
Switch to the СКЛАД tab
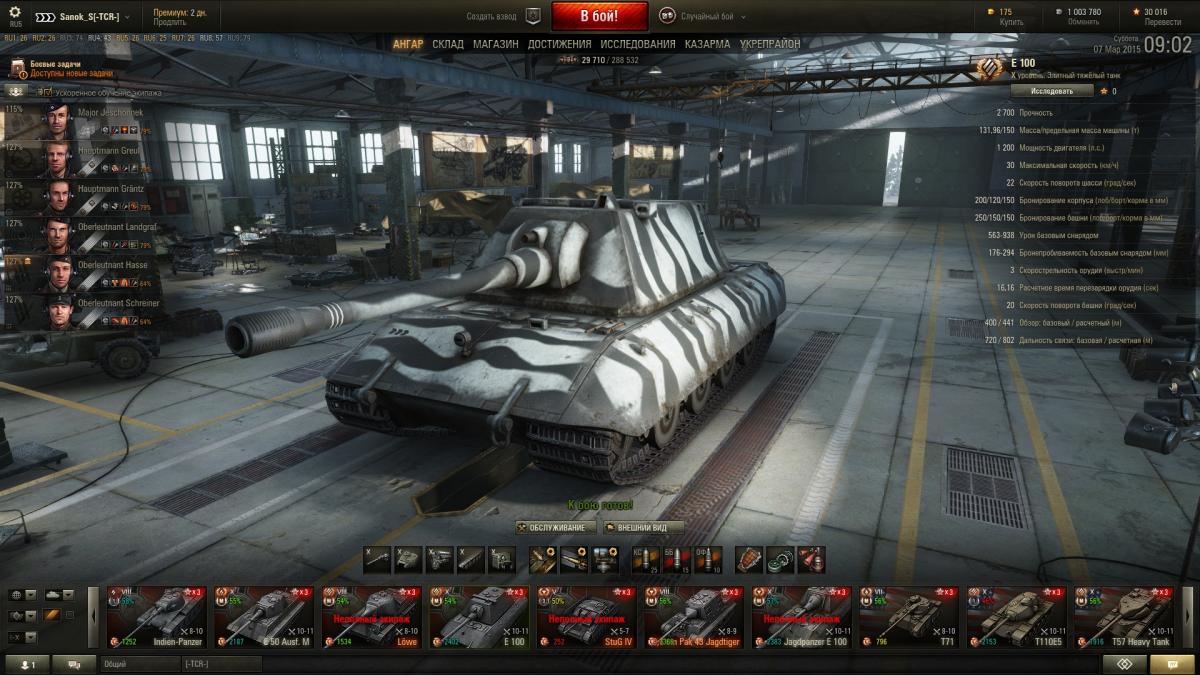coord(448,44)
